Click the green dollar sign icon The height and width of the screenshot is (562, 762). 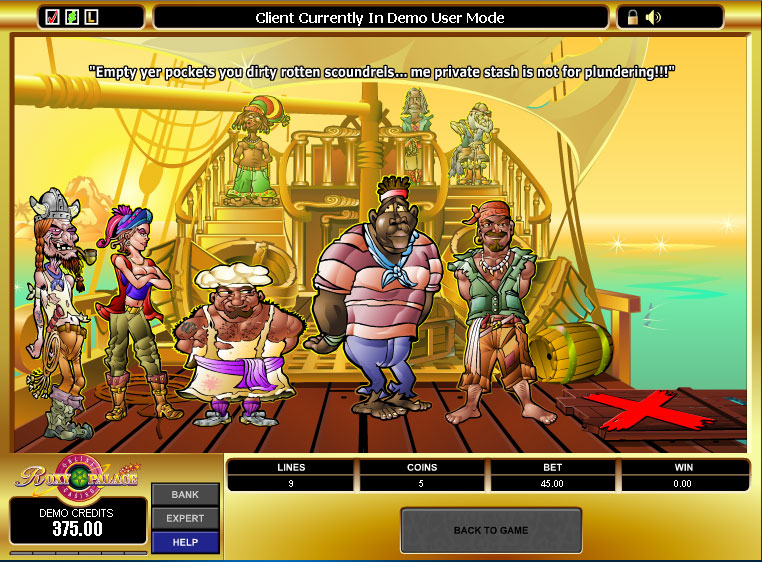[72, 17]
